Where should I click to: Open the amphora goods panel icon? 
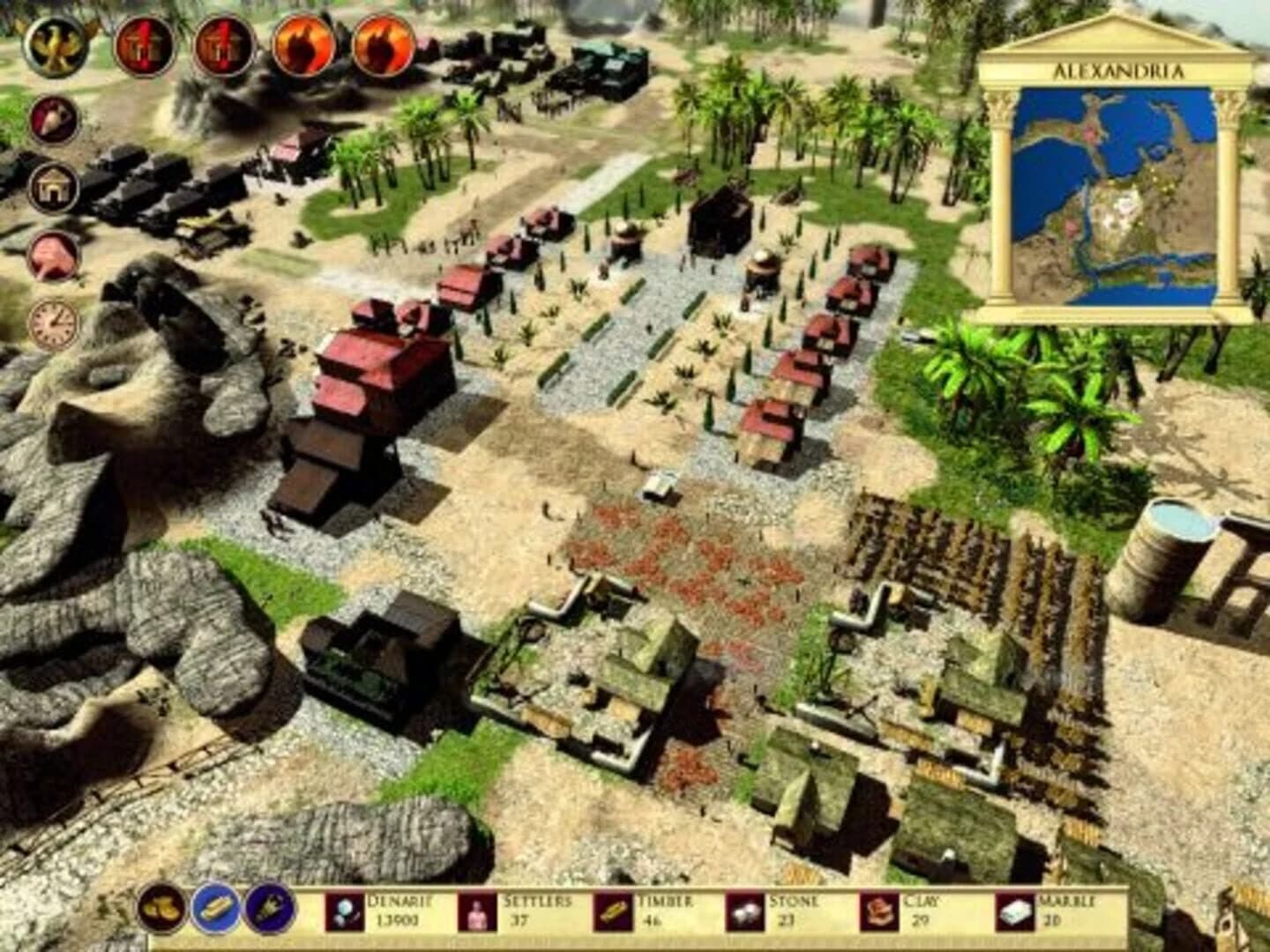53,119
